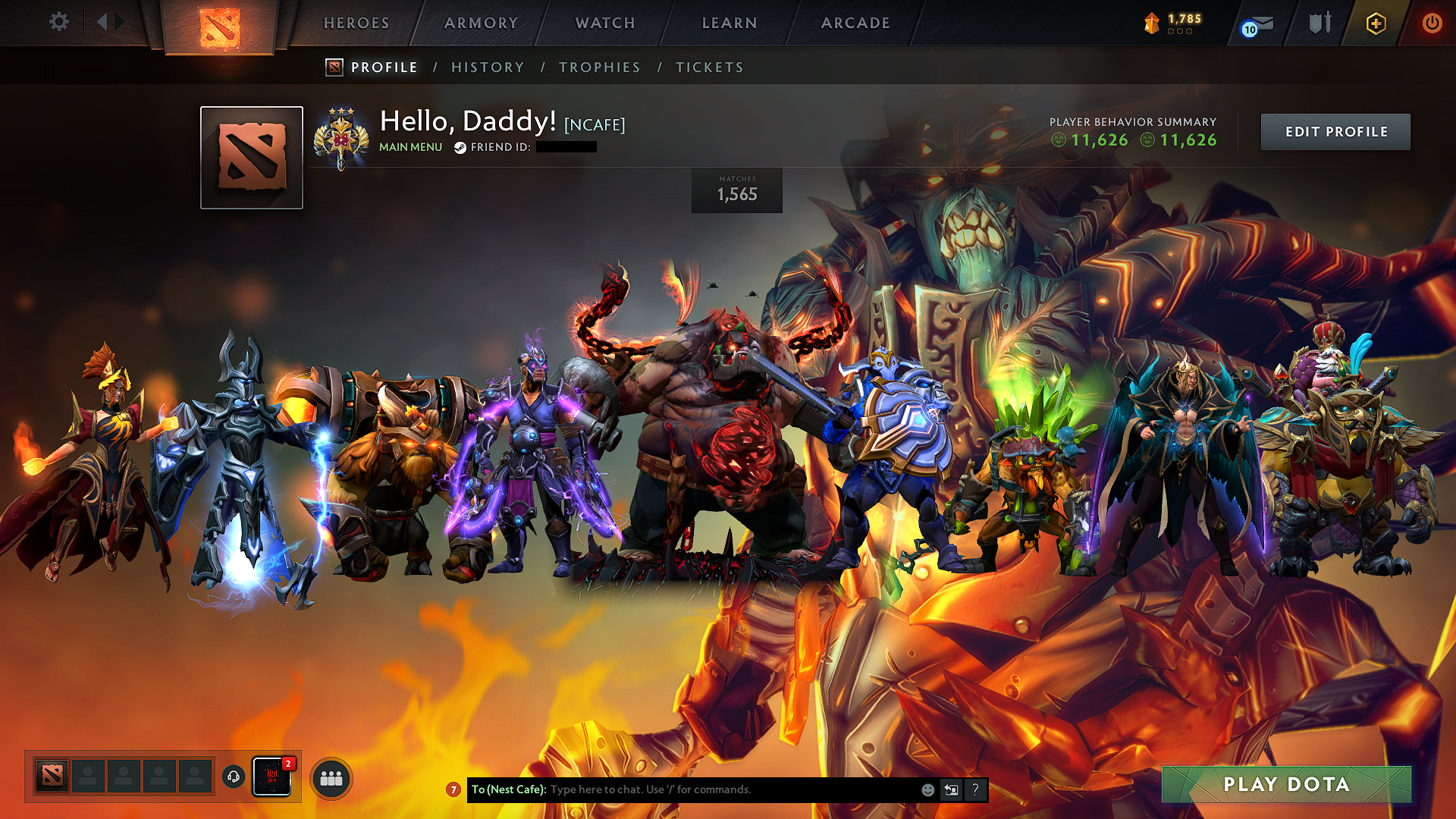Click the settings gear icon
This screenshot has width=1456, height=819.
click(58, 22)
